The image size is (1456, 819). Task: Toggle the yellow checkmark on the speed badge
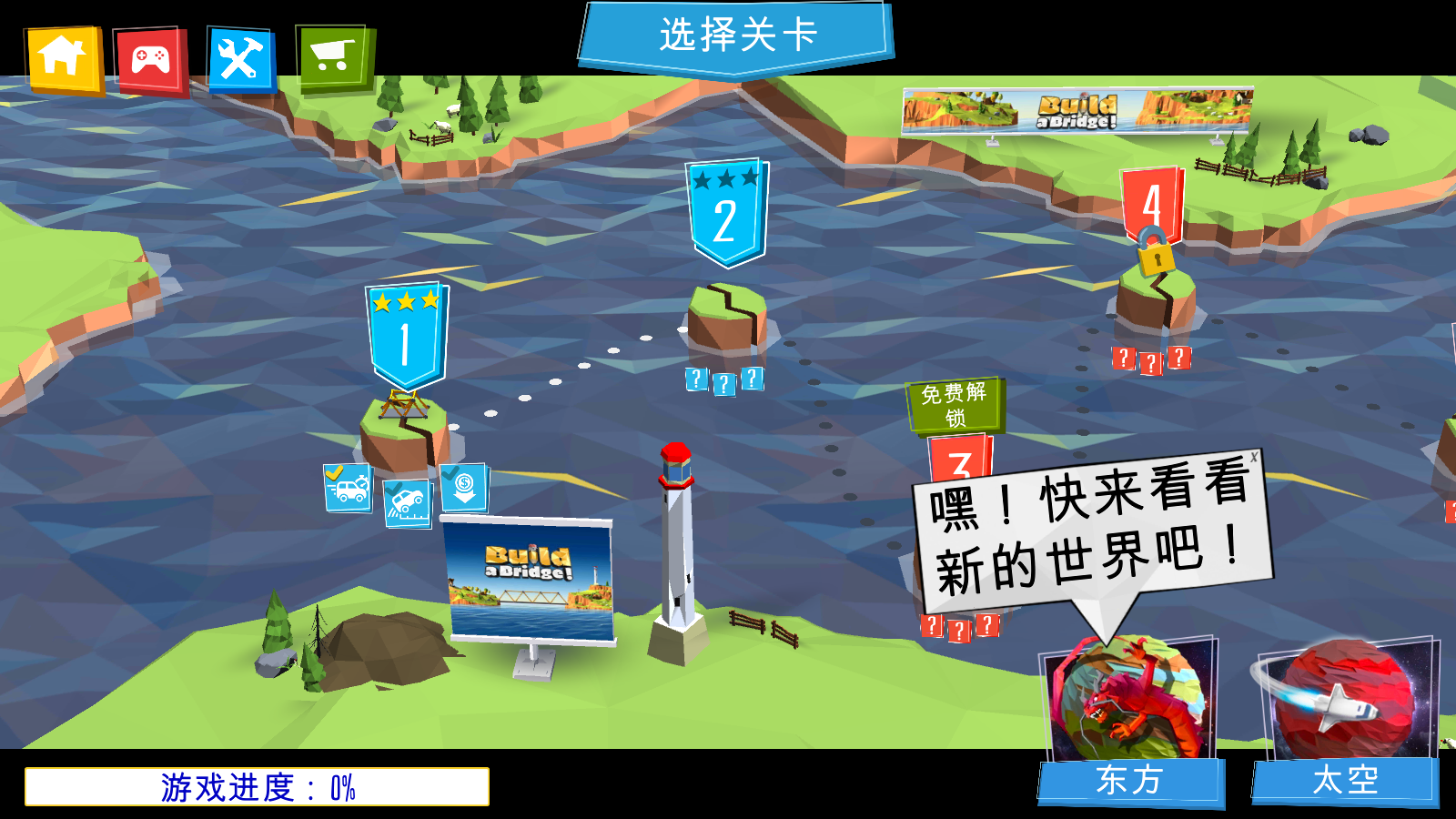coord(335,470)
